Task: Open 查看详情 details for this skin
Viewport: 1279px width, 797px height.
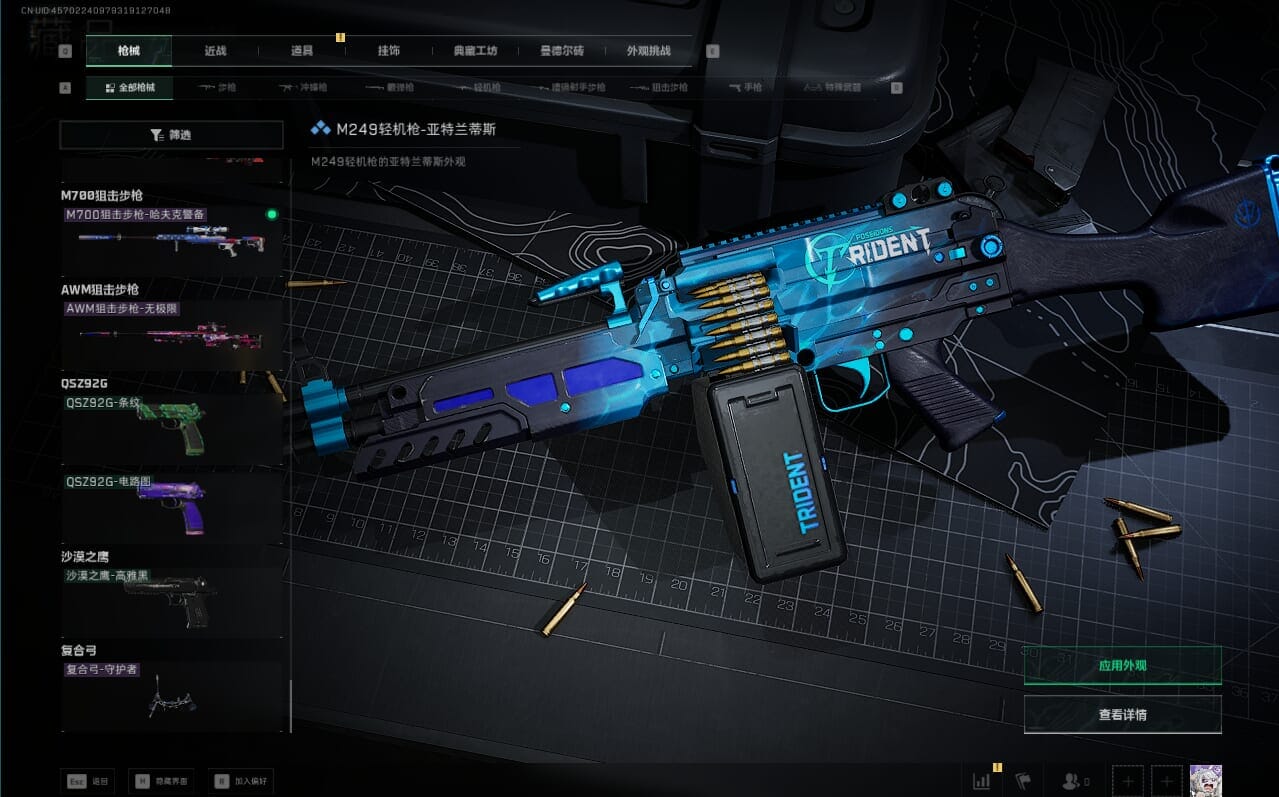Action: coord(1122,715)
